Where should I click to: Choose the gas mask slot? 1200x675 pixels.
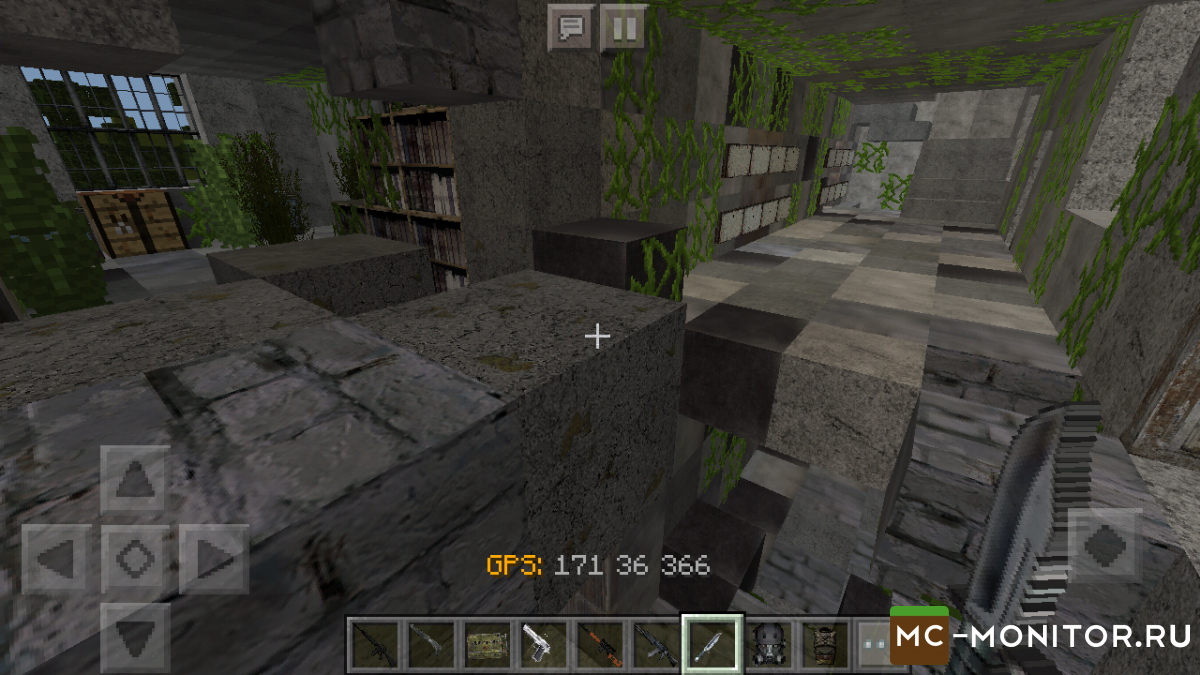(767, 643)
